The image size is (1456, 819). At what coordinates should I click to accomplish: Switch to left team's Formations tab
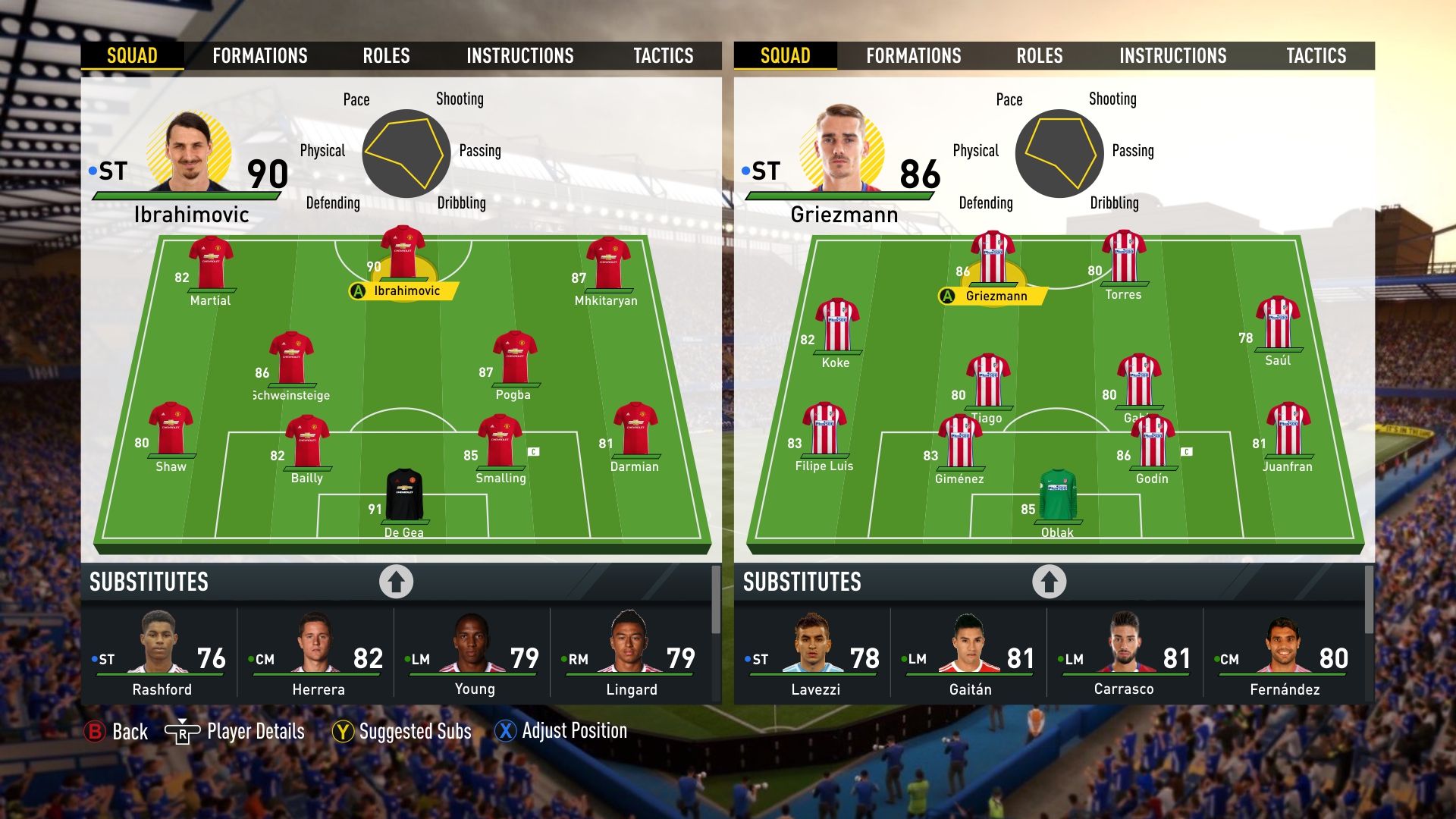pyautogui.click(x=259, y=56)
